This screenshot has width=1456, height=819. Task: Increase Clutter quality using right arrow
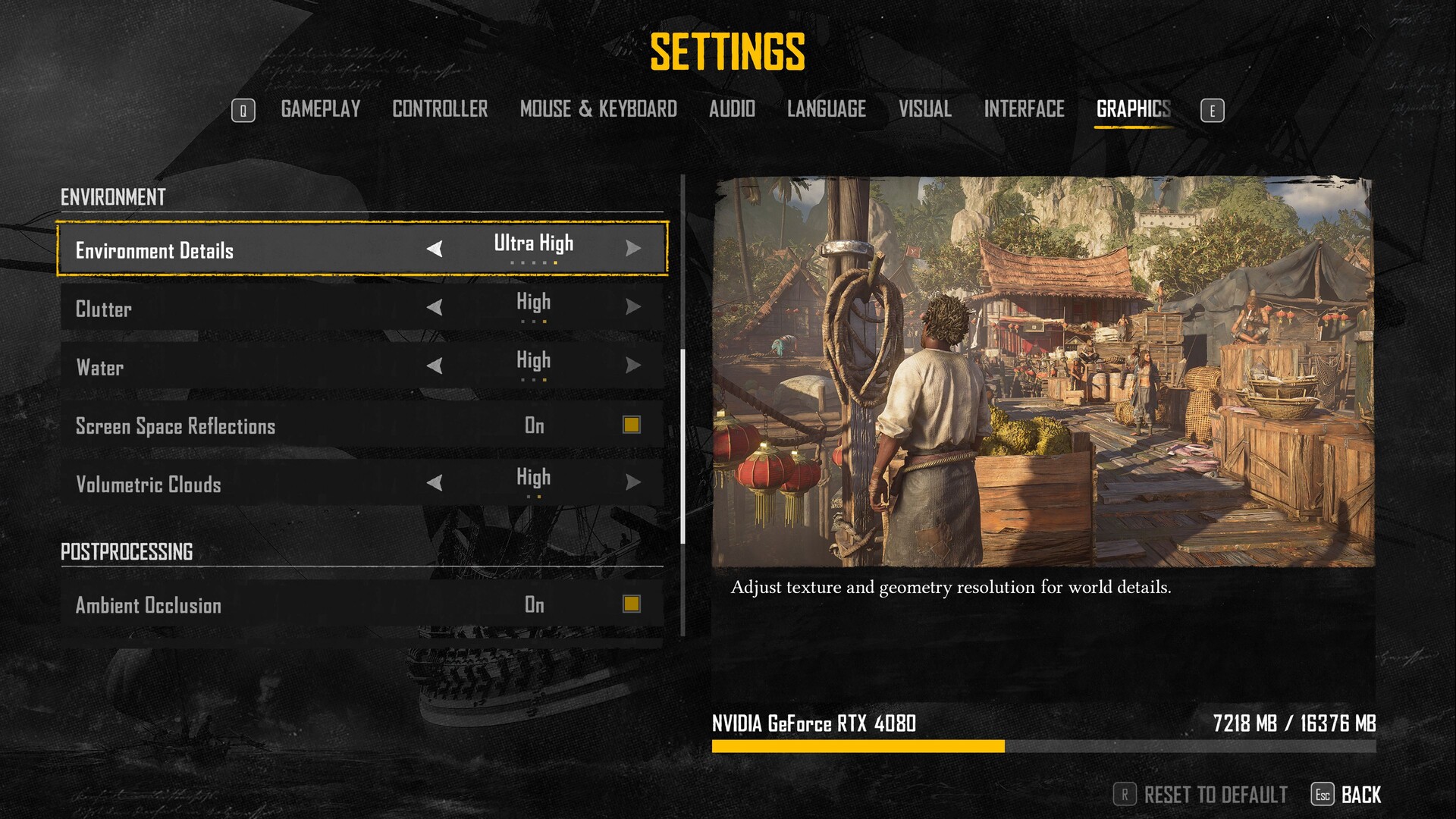pyautogui.click(x=633, y=307)
